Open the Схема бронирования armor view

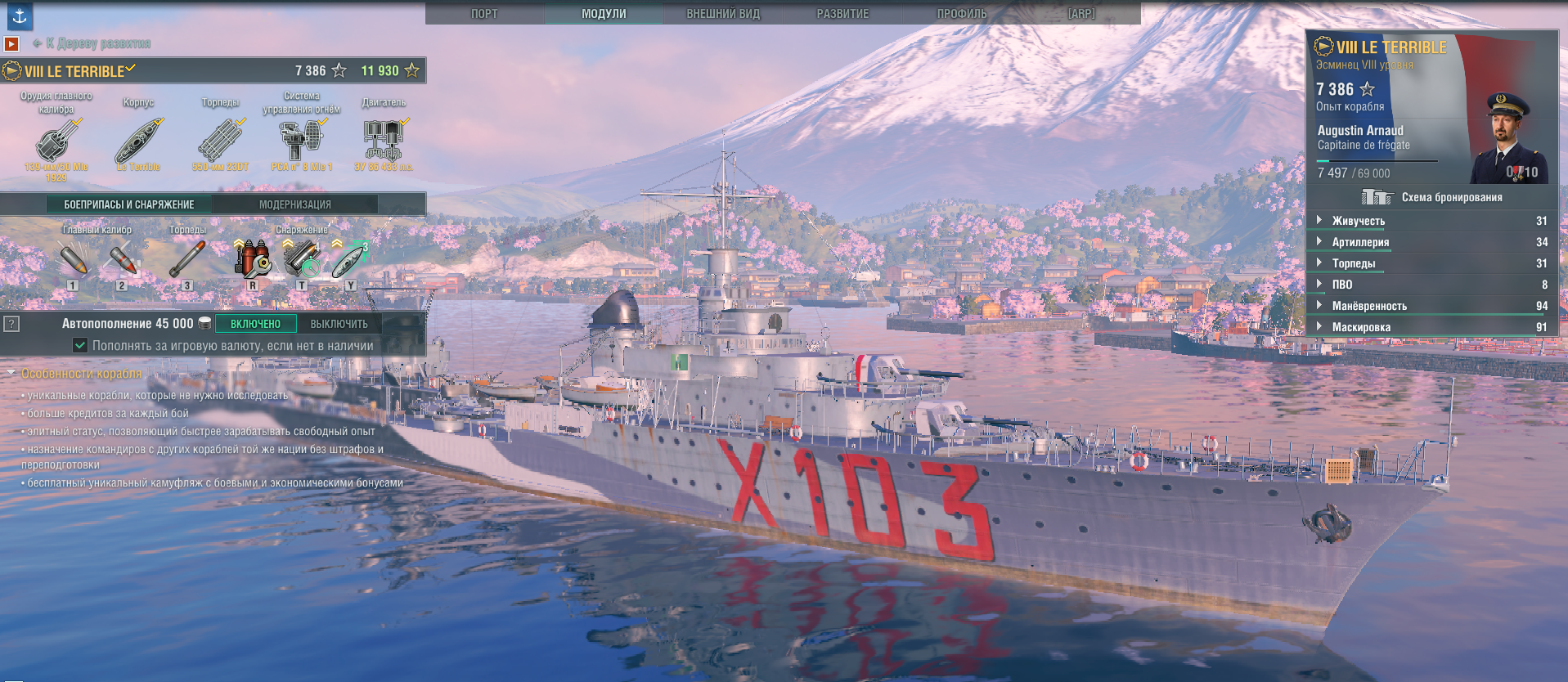click(x=1431, y=197)
